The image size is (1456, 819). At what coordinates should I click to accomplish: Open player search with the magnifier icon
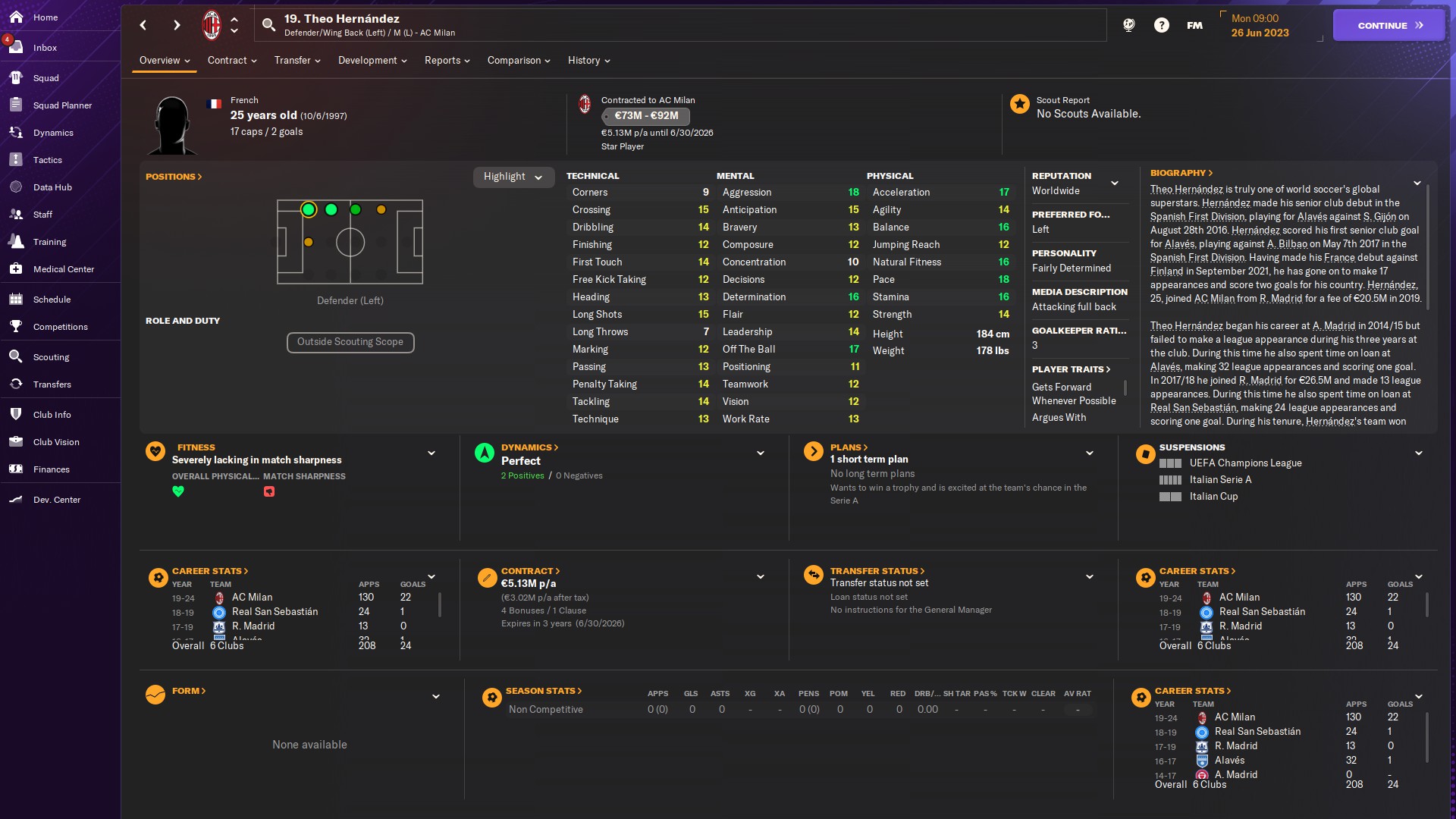pyautogui.click(x=269, y=24)
